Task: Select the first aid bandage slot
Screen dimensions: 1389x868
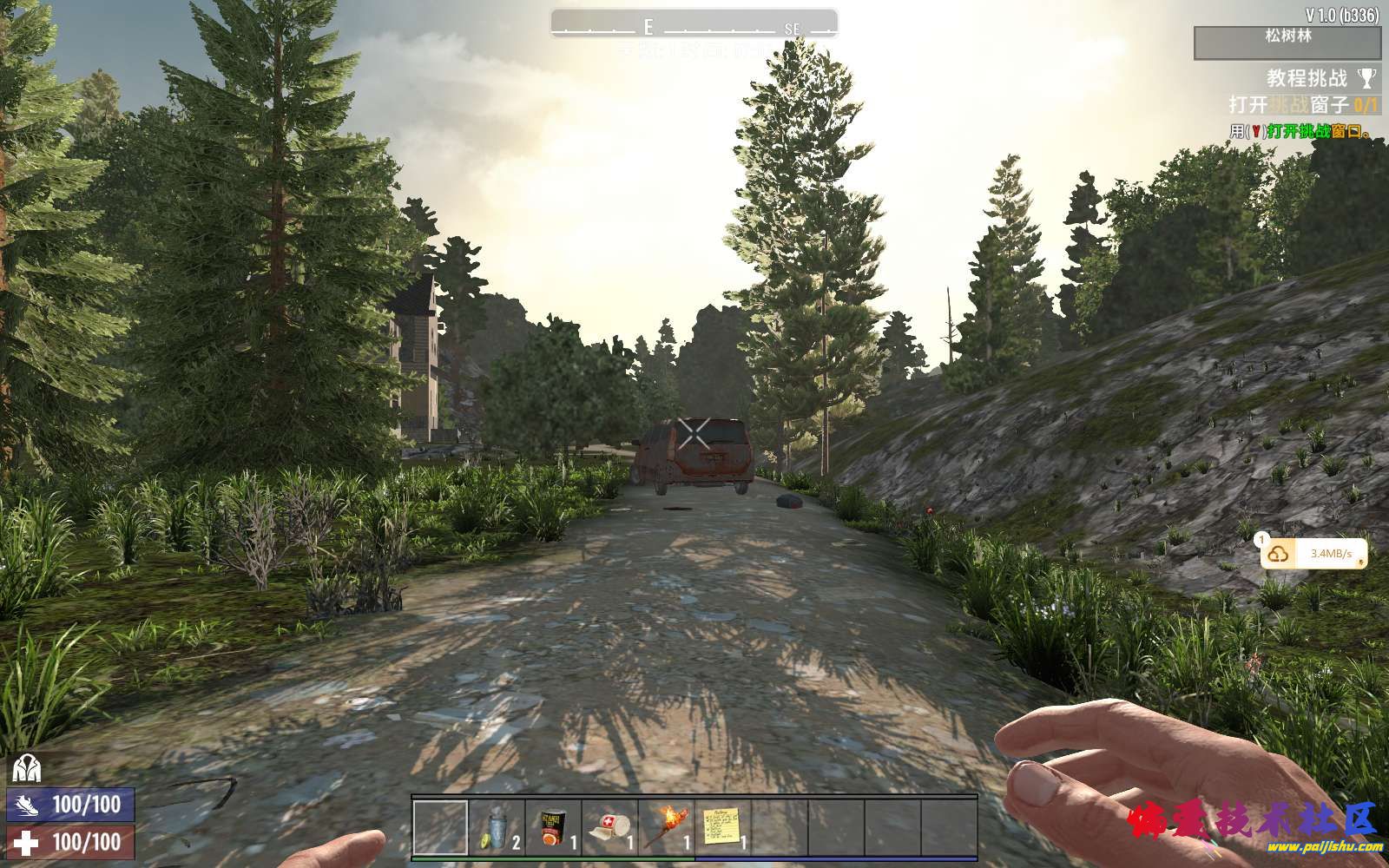Action: coord(609,827)
